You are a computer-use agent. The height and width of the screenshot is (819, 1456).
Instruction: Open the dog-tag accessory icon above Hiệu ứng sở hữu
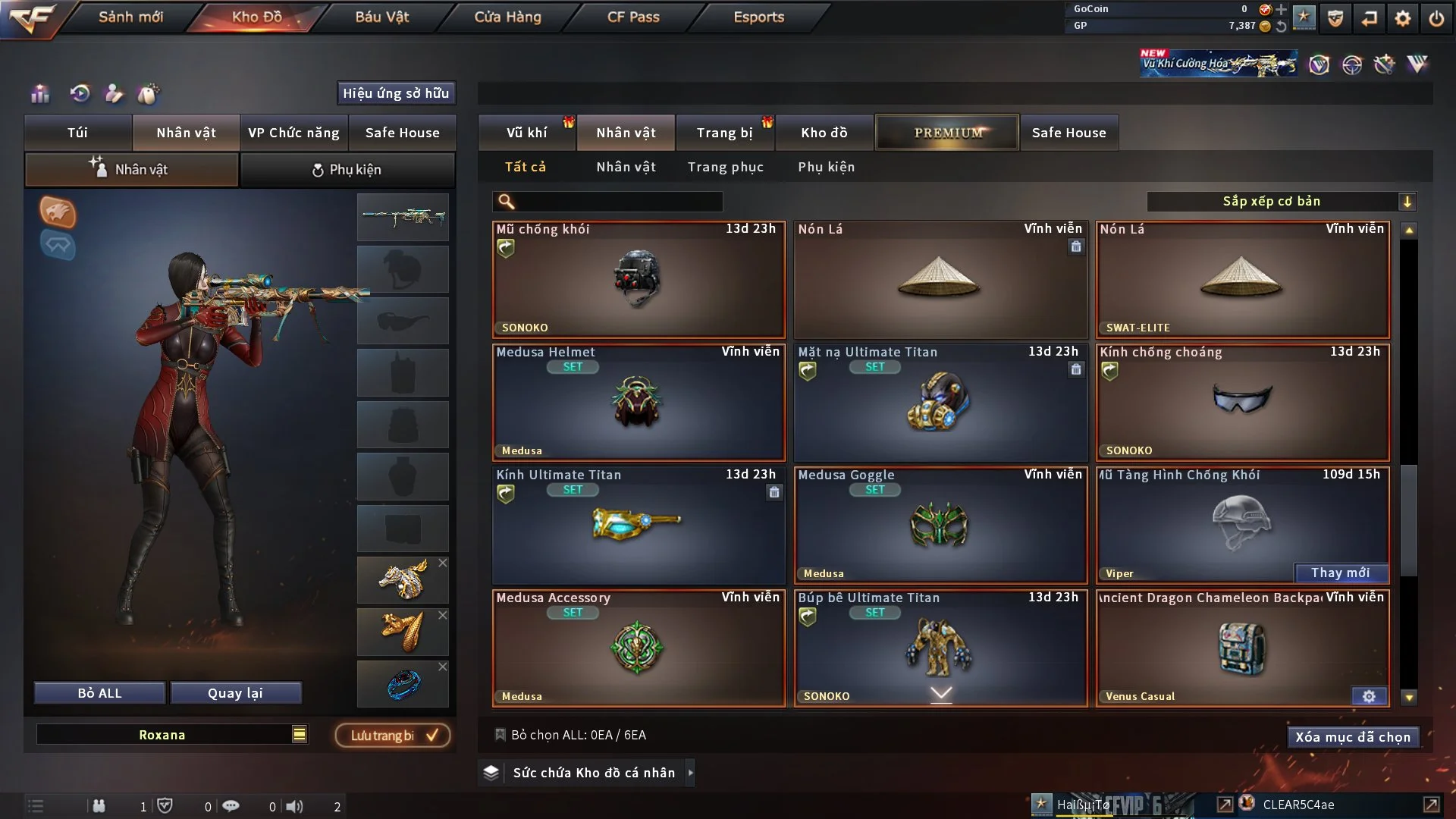point(149,94)
